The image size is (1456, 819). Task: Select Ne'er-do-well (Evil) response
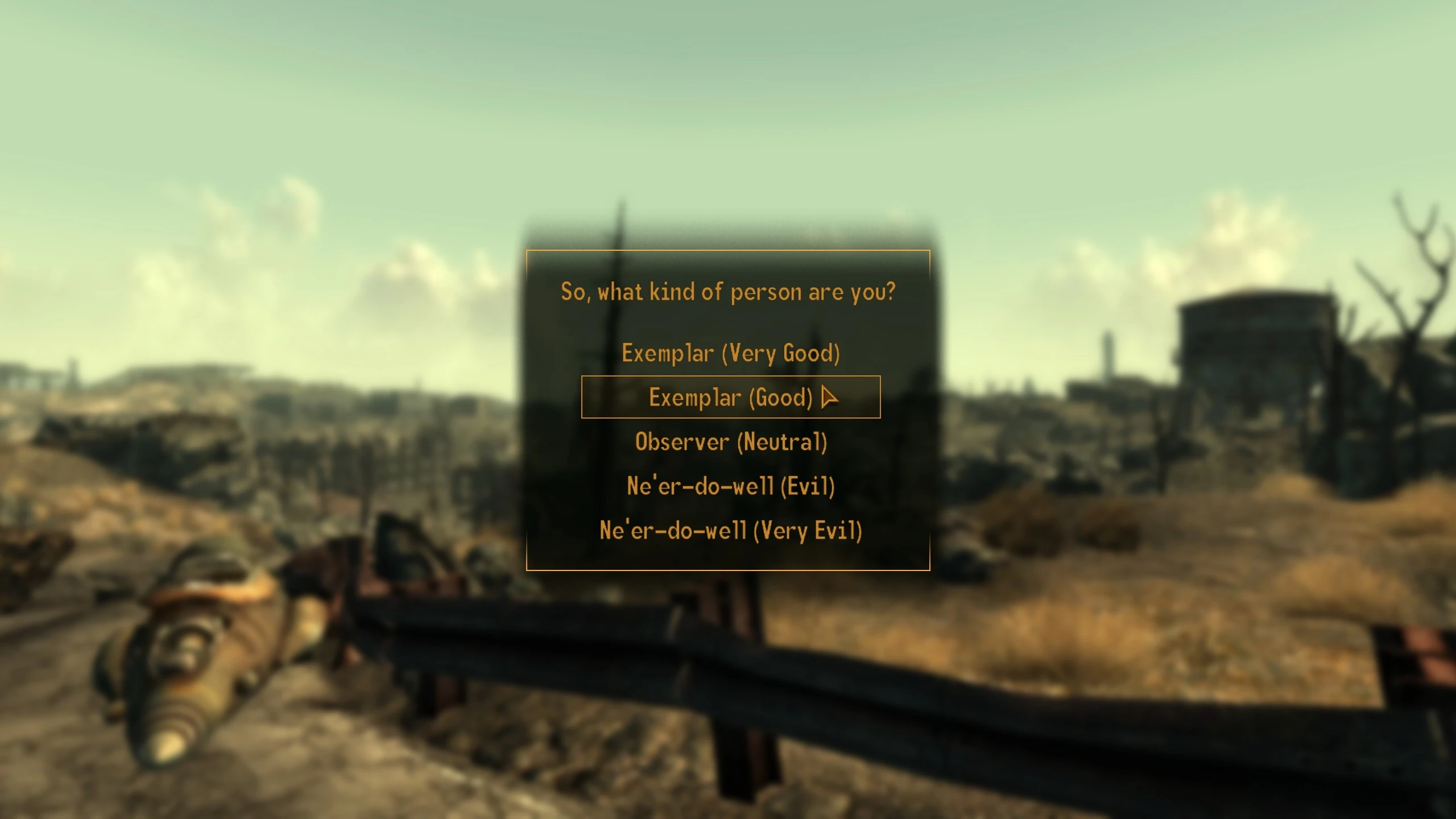point(730,487)
